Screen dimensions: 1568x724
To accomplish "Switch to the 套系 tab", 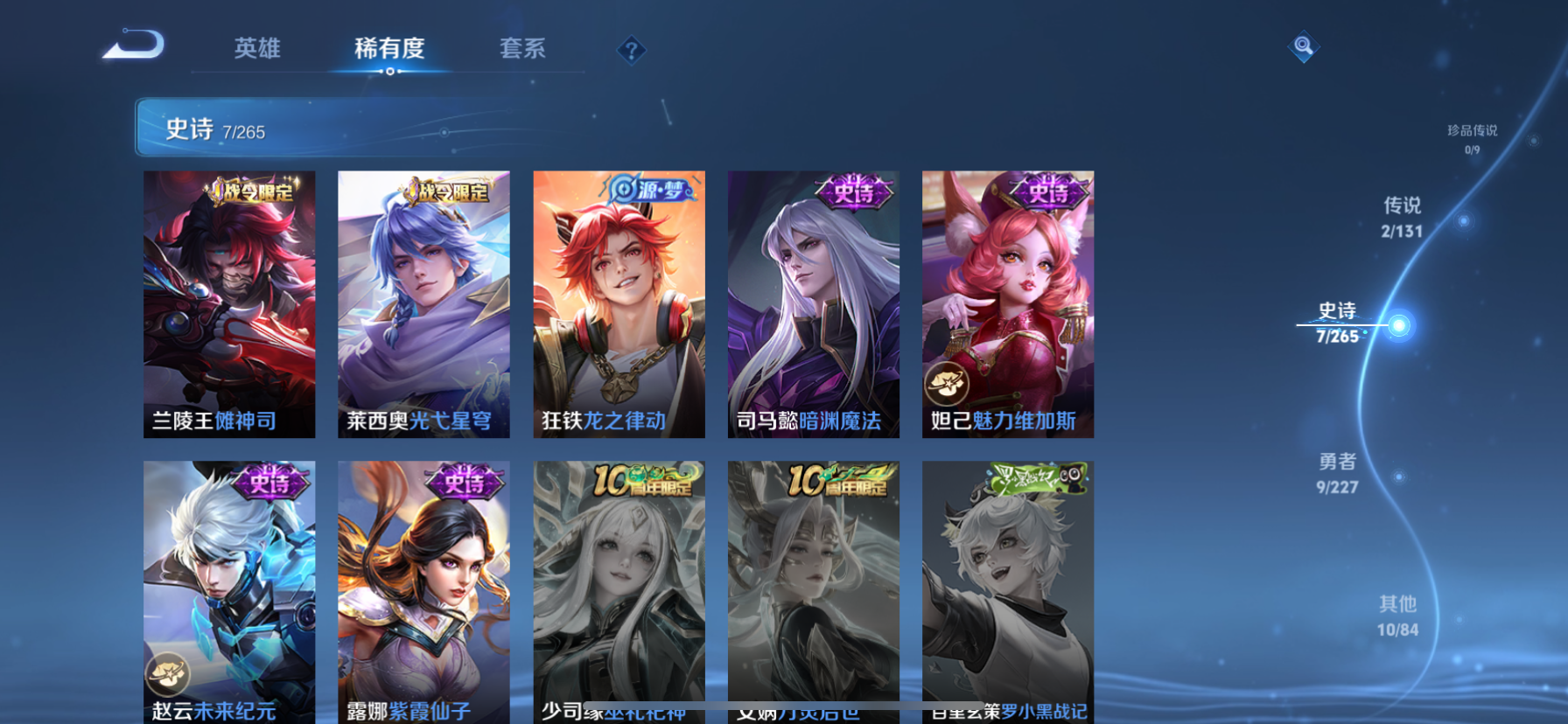I will (522, 50).
